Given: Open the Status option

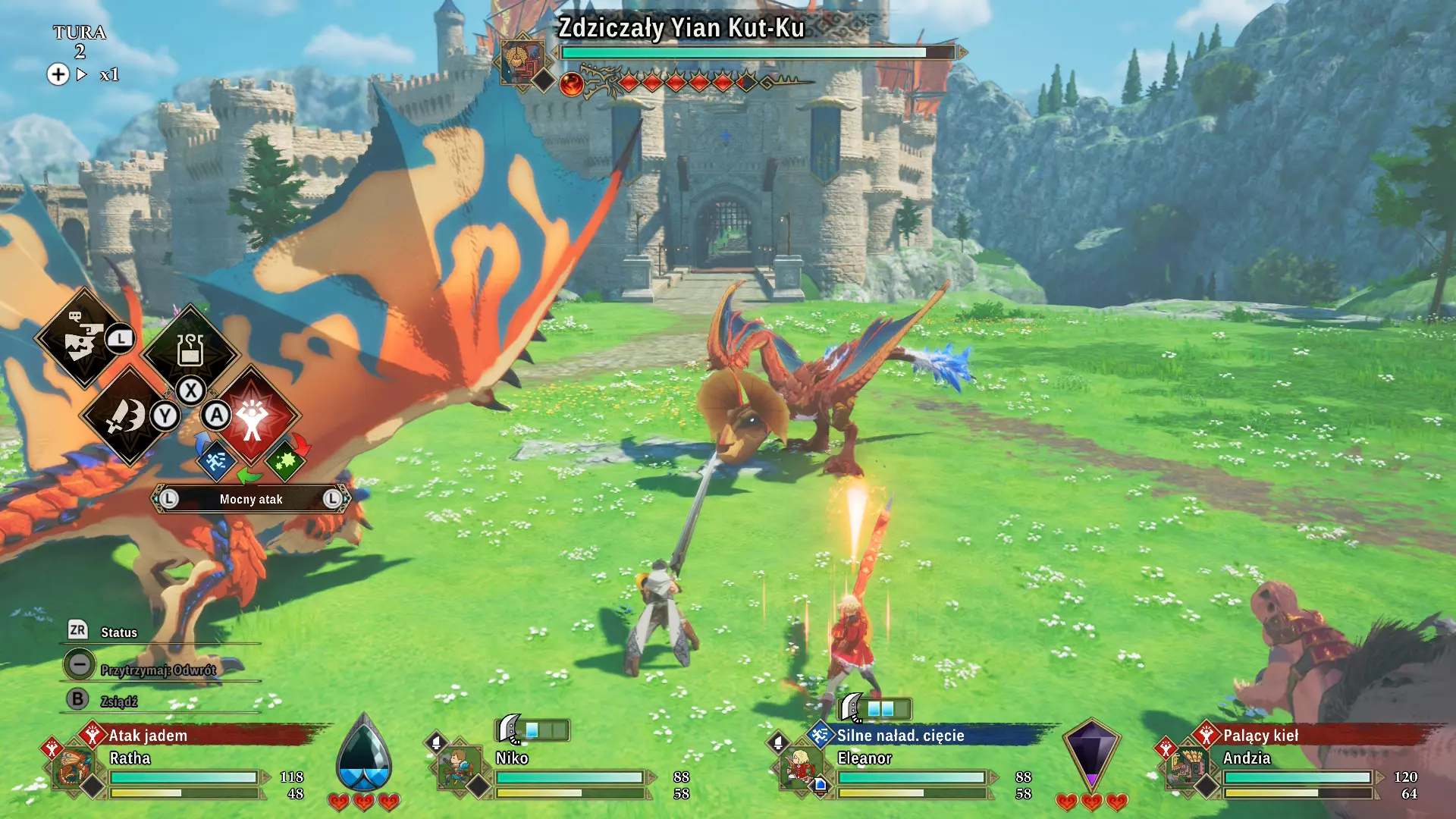Looking at the screenshot, I should pos(119,632).
